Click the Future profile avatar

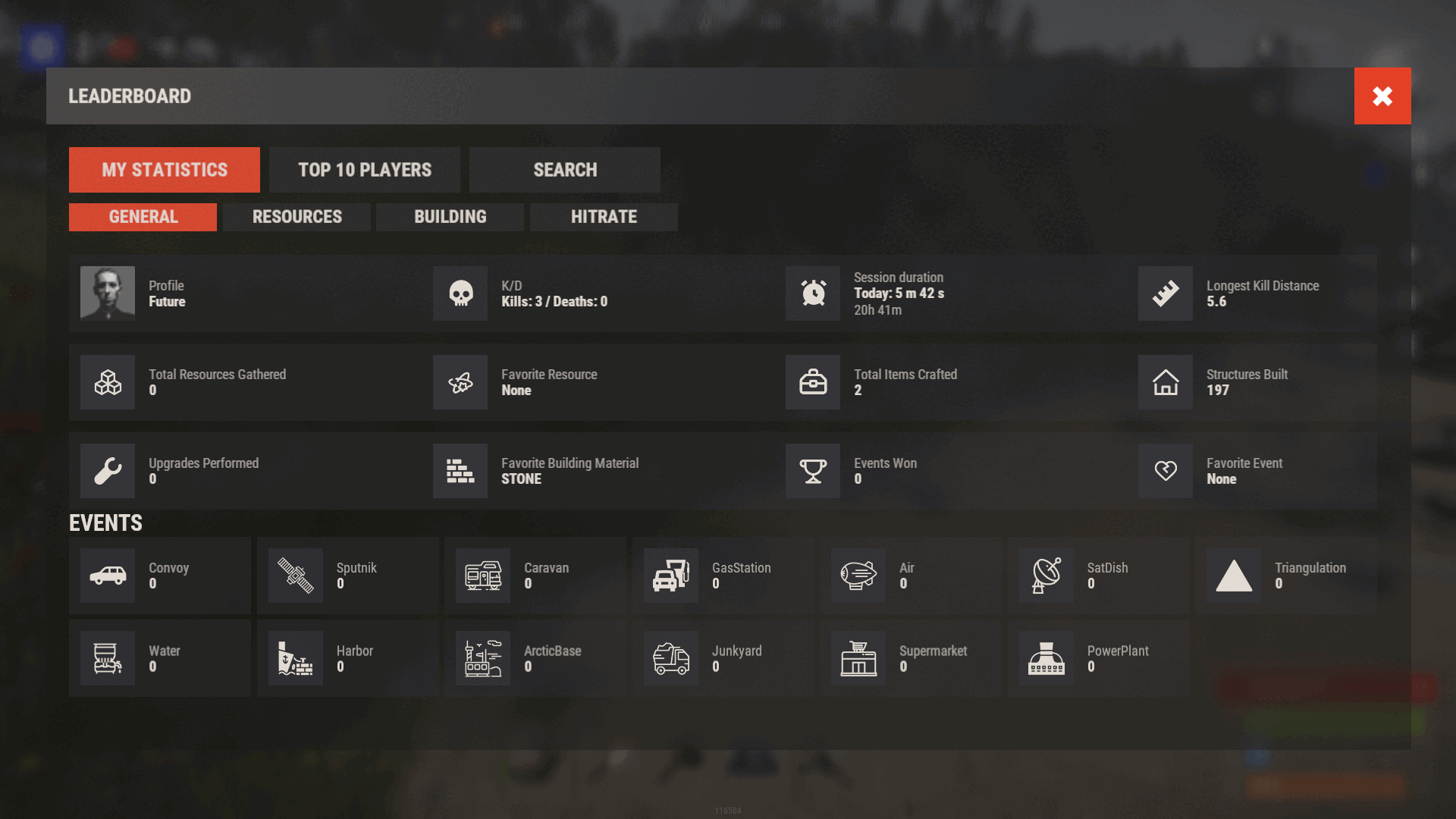[108, 293]
